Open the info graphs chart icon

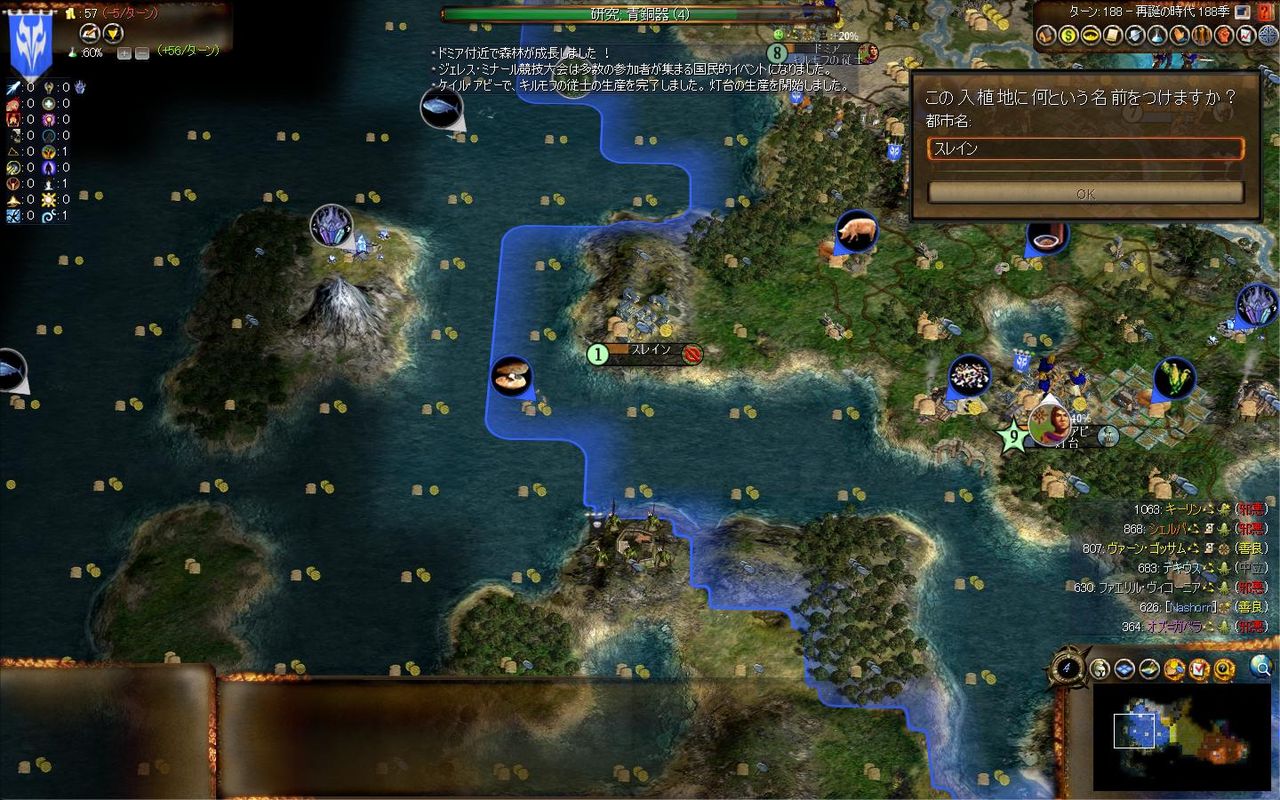point(1245,36)
